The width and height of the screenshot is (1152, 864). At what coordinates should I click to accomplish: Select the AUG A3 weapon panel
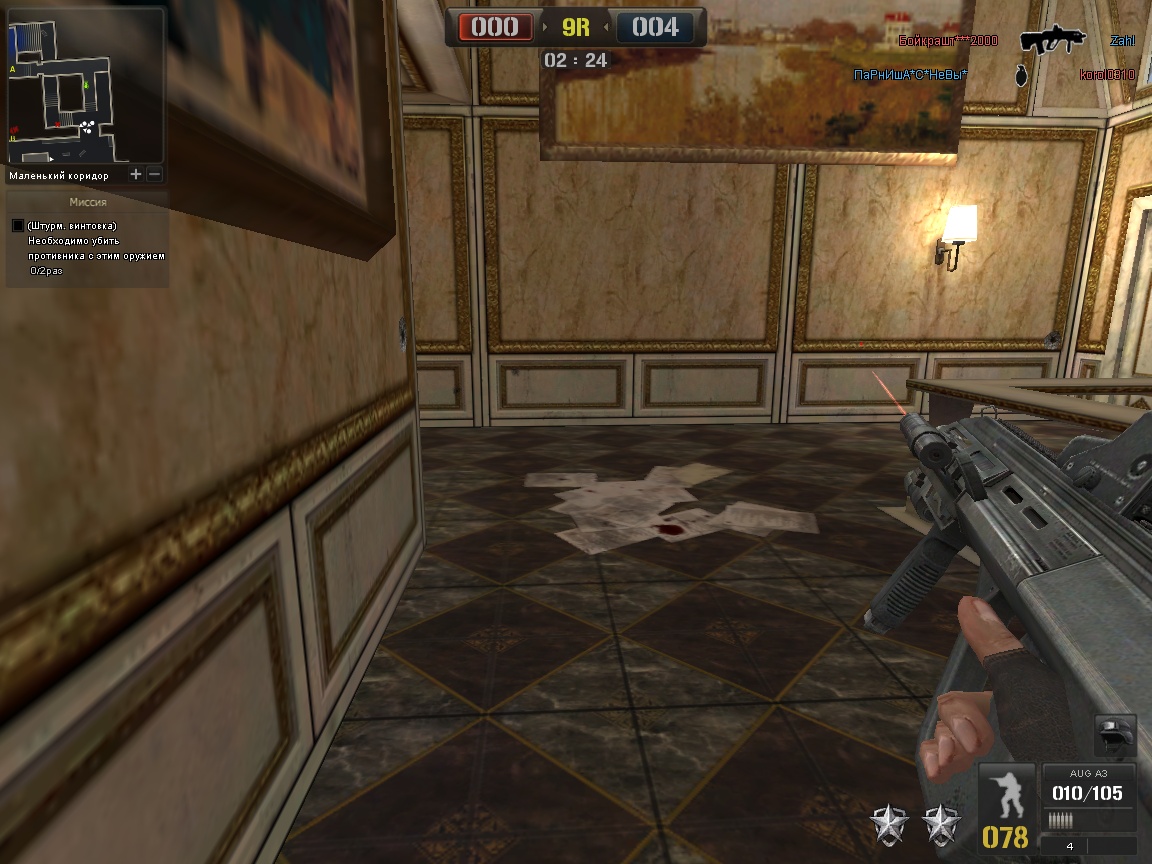pyautogui.click(x=1088, y=789)
